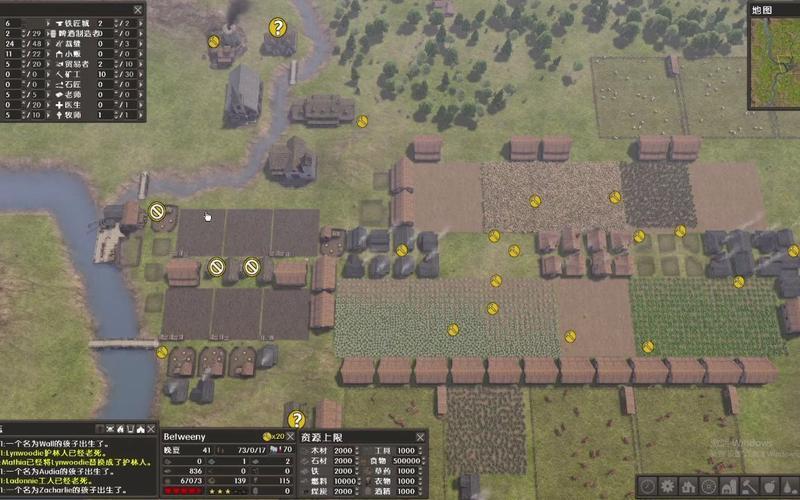Close the resource limits panel
The image size is (800, 500).
pos(421,437)
